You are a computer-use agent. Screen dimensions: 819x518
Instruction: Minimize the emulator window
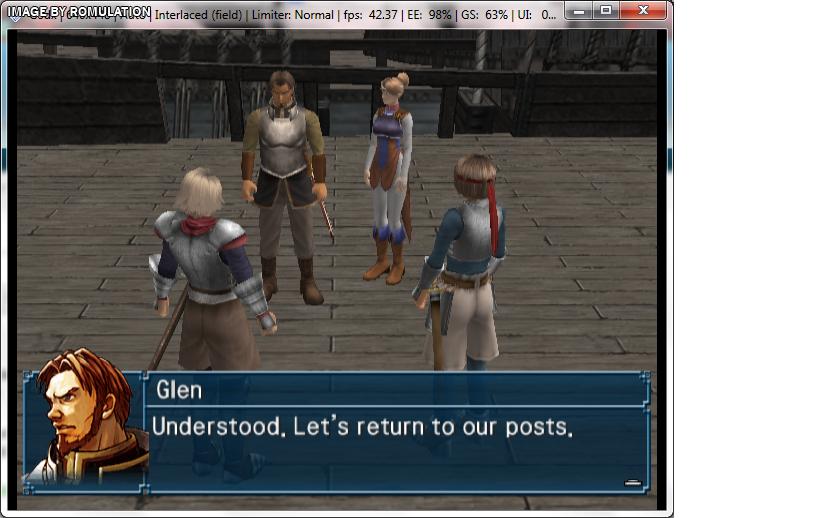(581, 10)
